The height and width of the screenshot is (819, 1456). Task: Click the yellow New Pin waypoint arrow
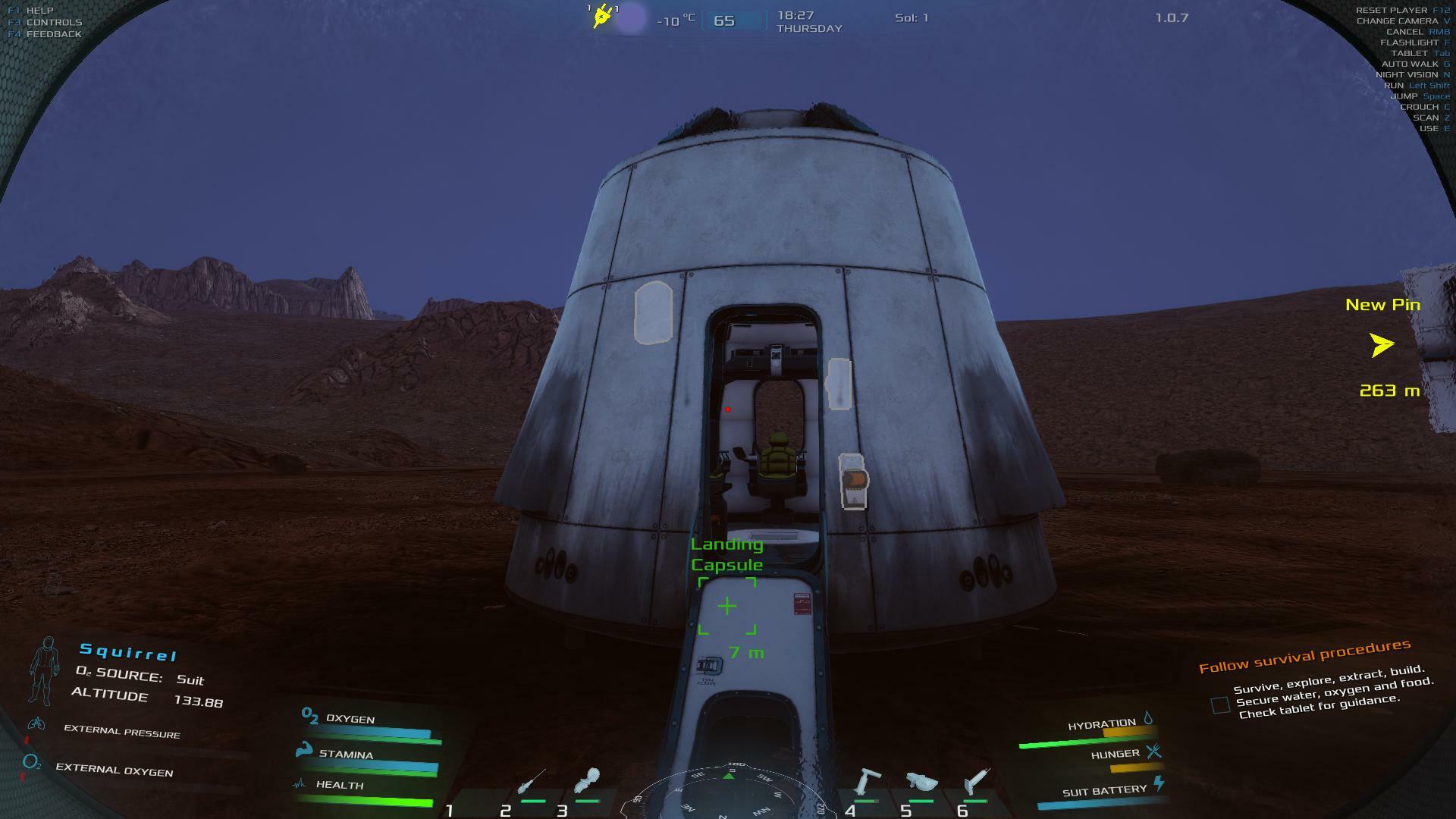point(1382,345)
